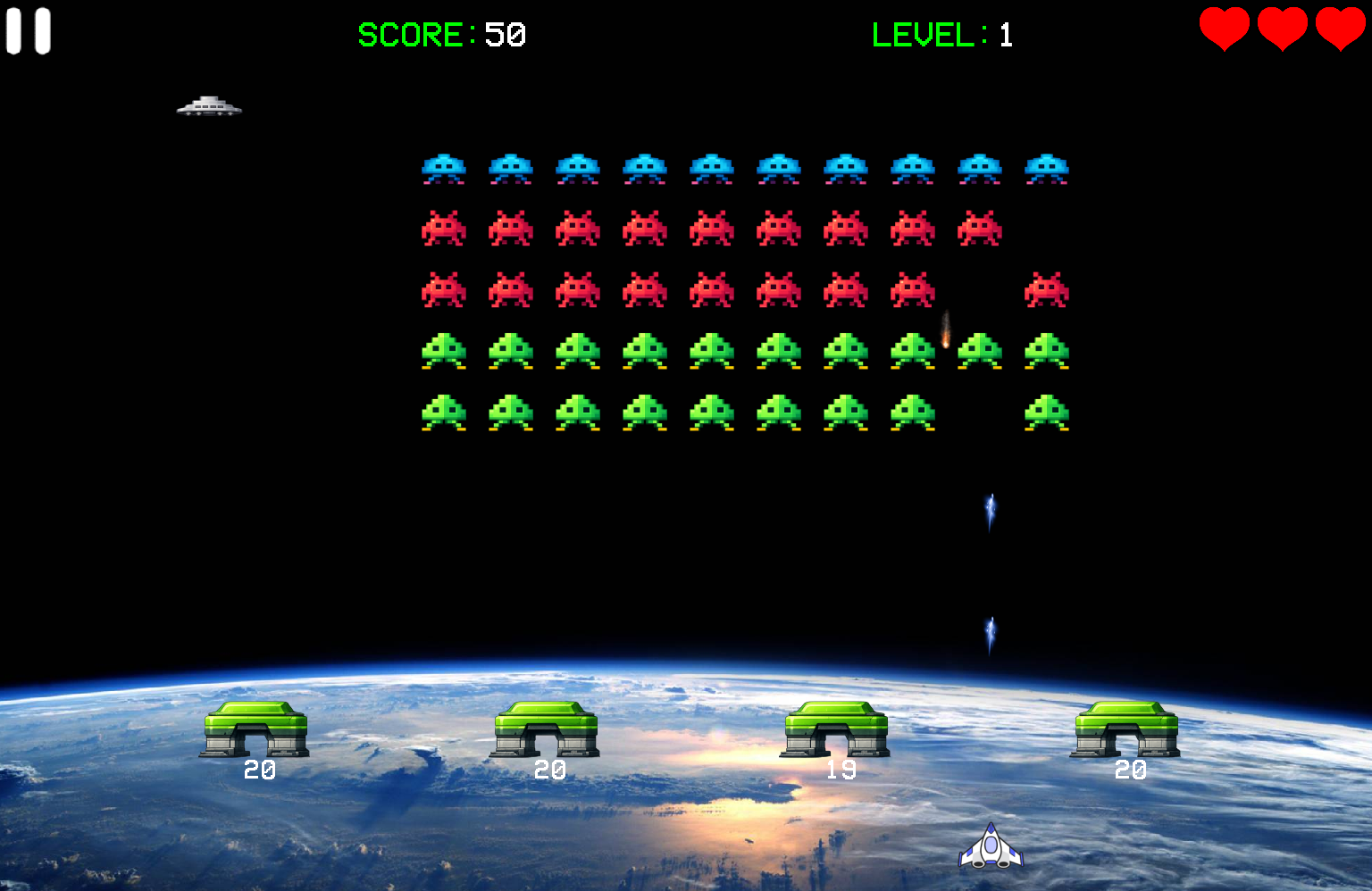Click the first heart life indicator
The image size is (1372, 891).
point(1226,29)
